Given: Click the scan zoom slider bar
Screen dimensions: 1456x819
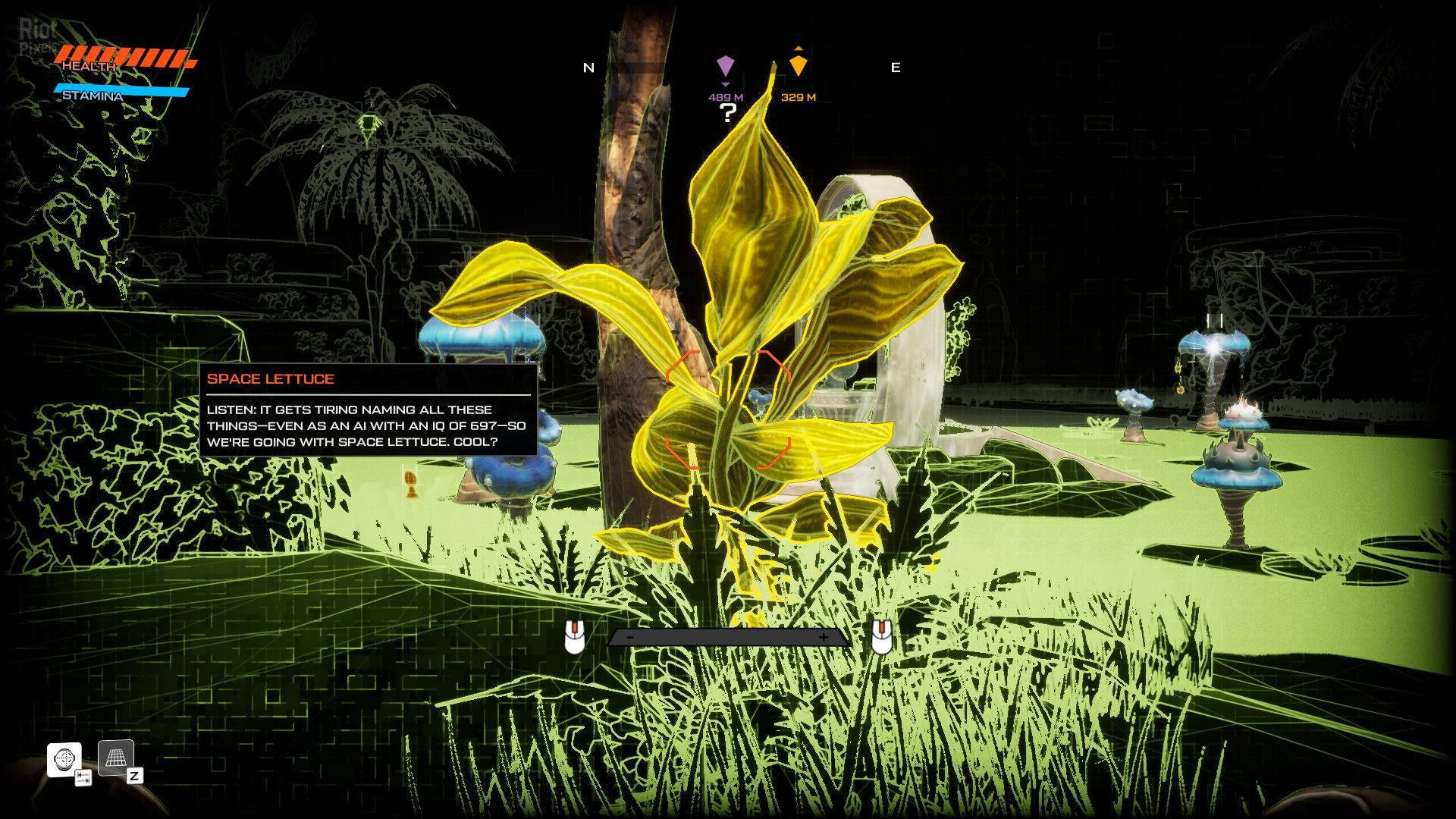Looking at the screenshot, I should point(728,638).
